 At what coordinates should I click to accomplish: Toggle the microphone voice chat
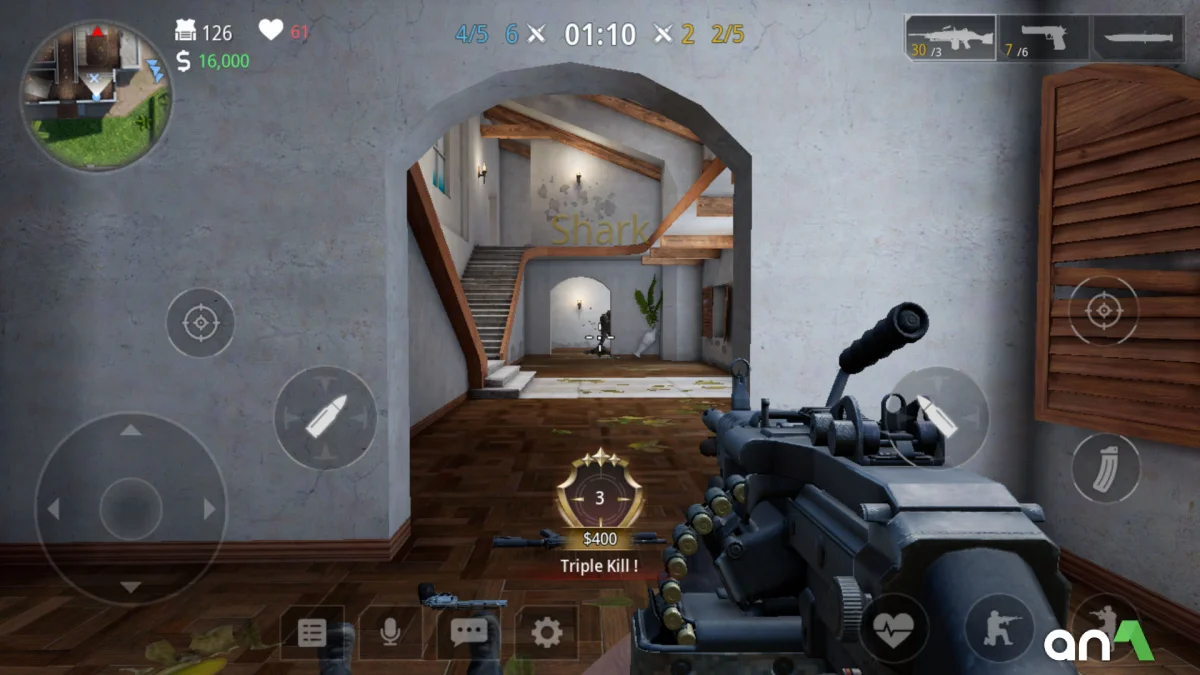[390, 632]
